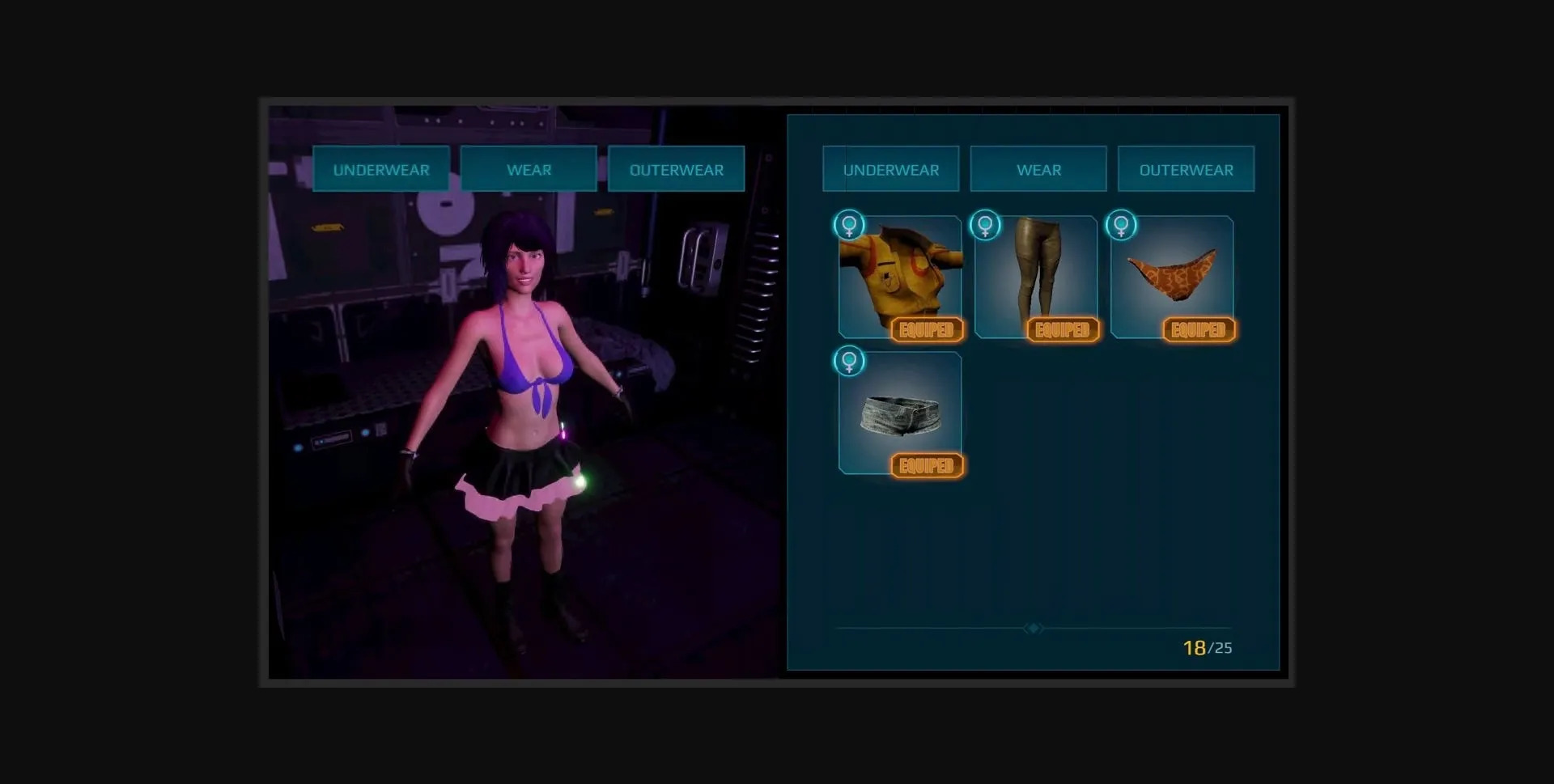Click the female symbol on the orange bandana slot

coord(1120,225)
